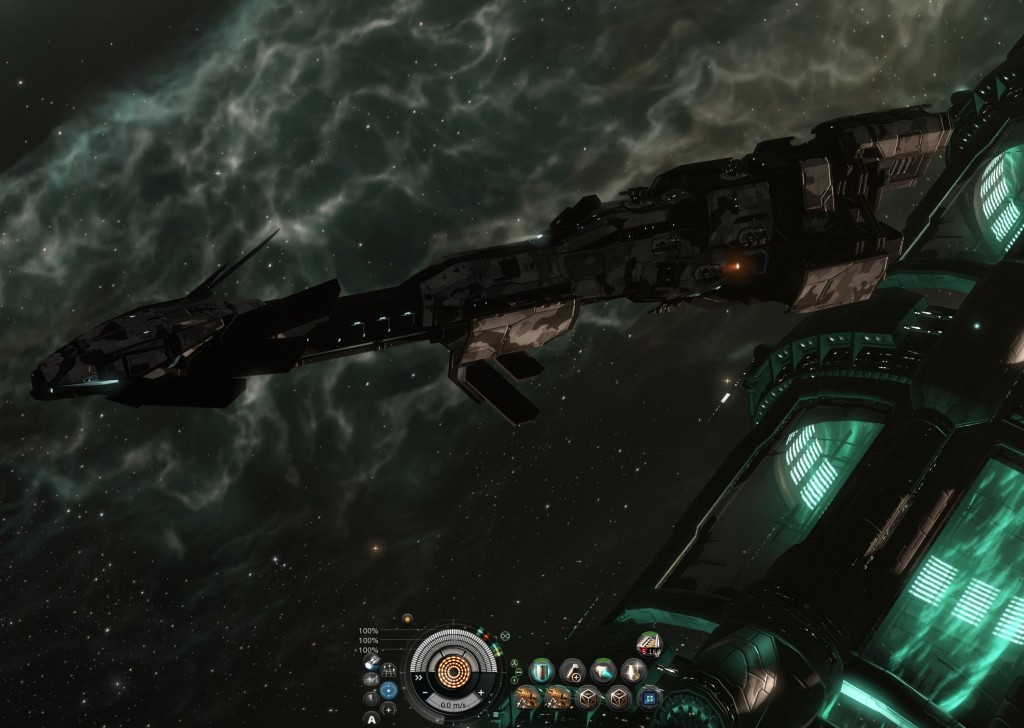Screen dimensions: 1024x728
Task: Activate the module icon with plus symbol
Action: click(x=572, y=670)
